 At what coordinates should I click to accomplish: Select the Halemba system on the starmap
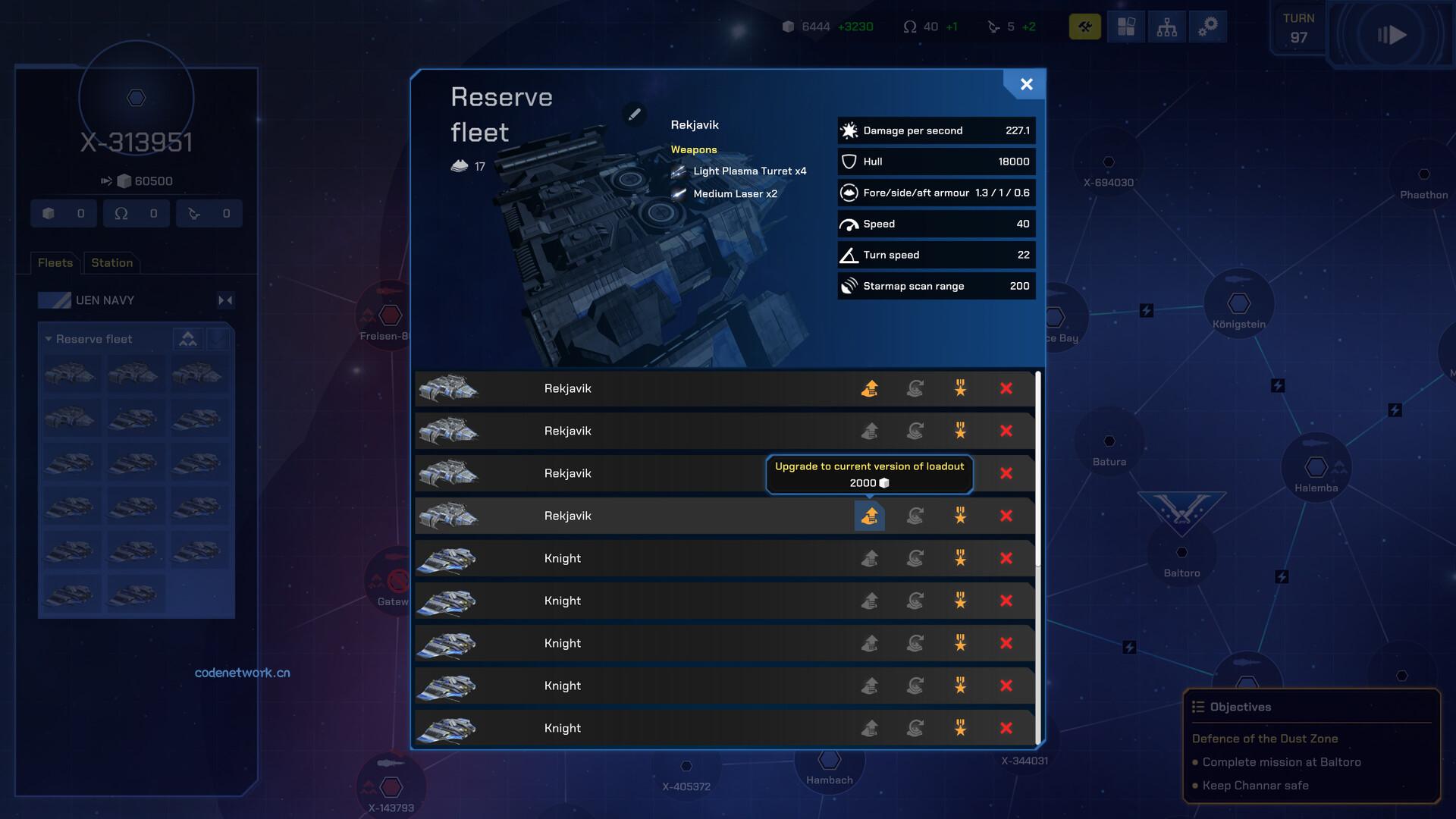click(1316, 467)
